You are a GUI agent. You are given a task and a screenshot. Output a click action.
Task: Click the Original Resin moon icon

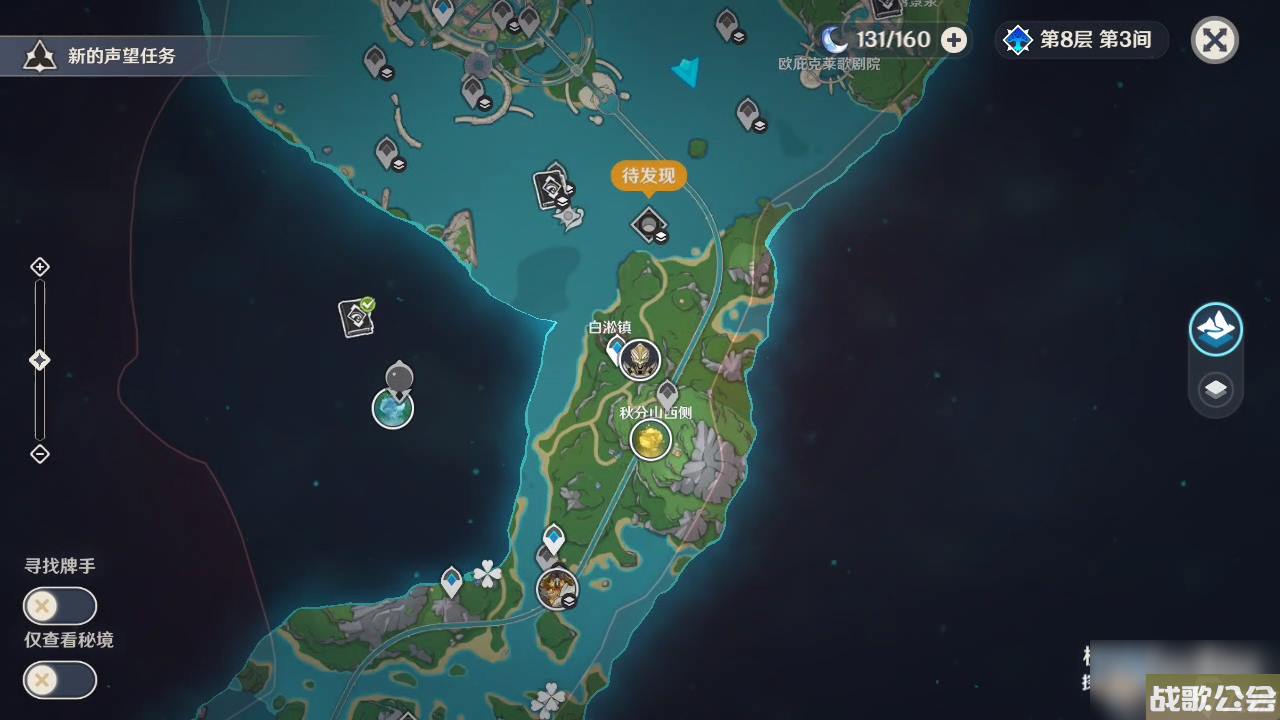(832, 39)
